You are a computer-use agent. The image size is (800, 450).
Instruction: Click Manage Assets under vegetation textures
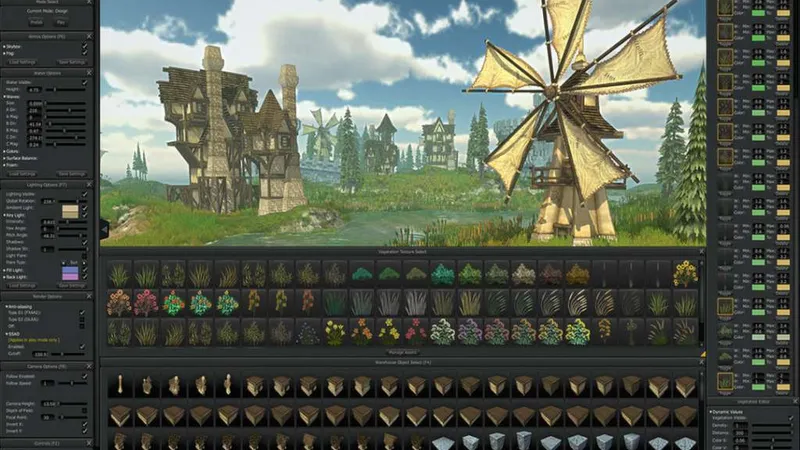click(402, 352)
